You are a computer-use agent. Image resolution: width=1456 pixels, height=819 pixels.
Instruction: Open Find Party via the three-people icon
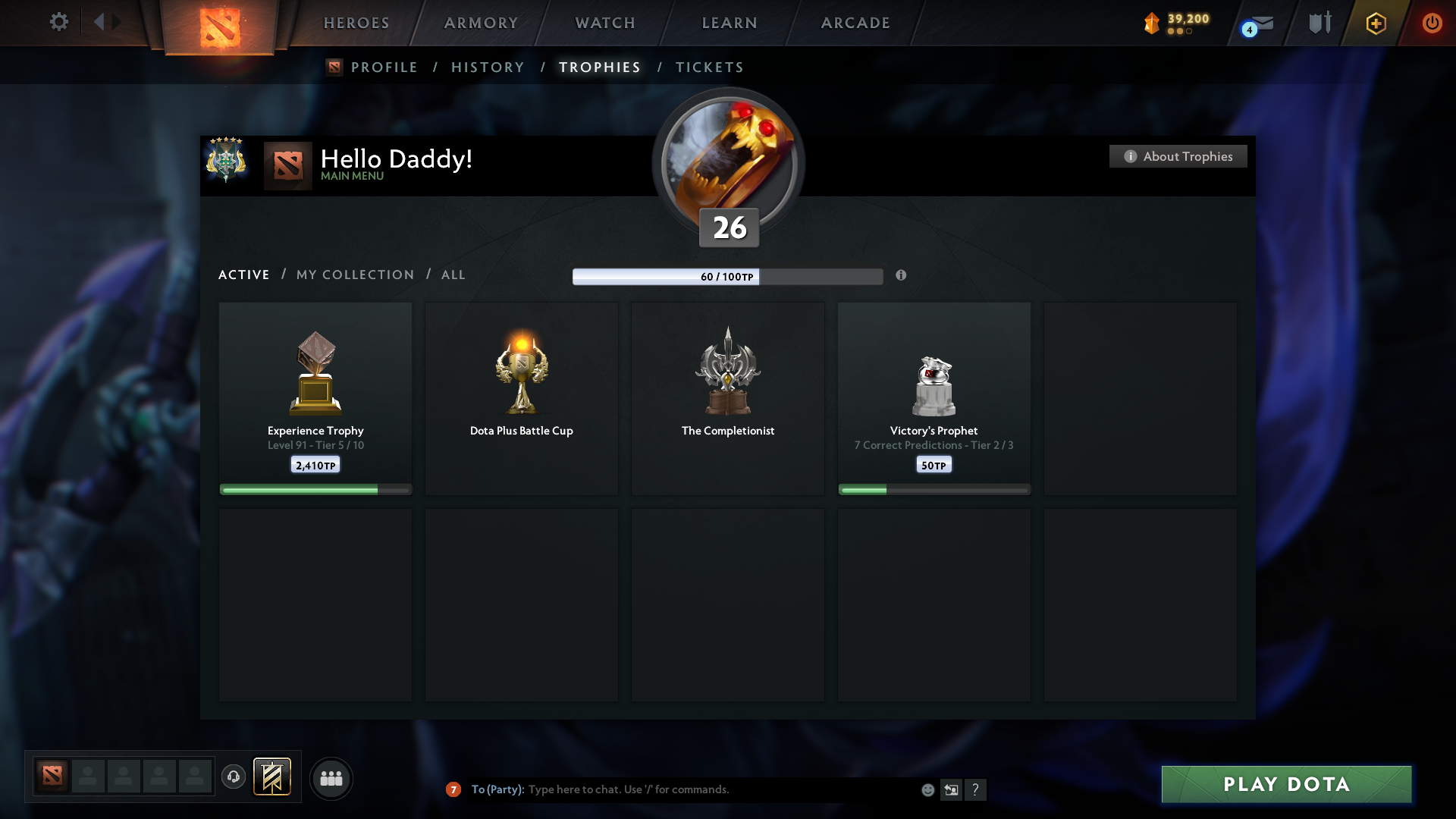pyautogui.click(x=331, y=778)
